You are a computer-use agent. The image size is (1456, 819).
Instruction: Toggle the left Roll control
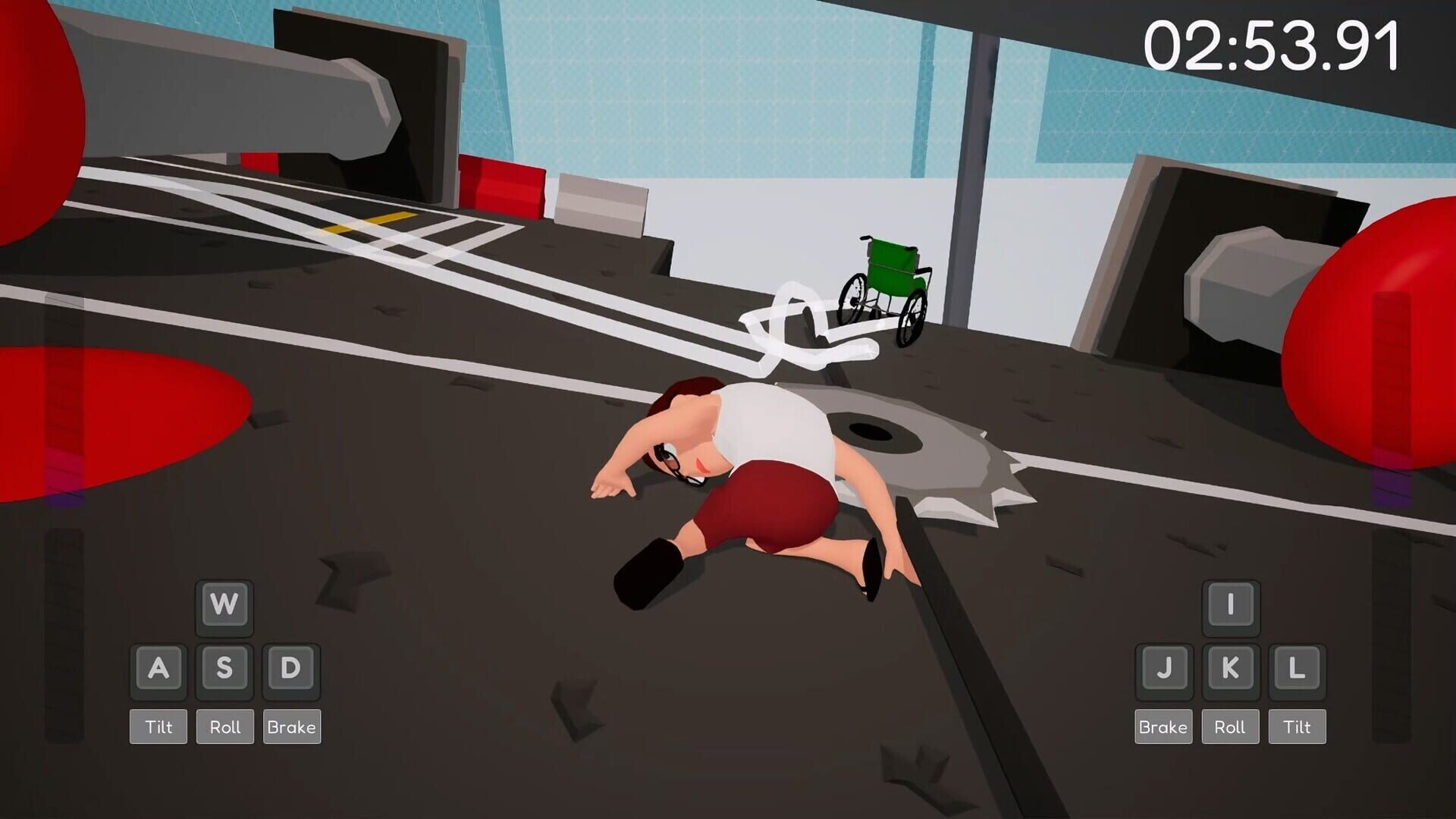tap(224, 726)
